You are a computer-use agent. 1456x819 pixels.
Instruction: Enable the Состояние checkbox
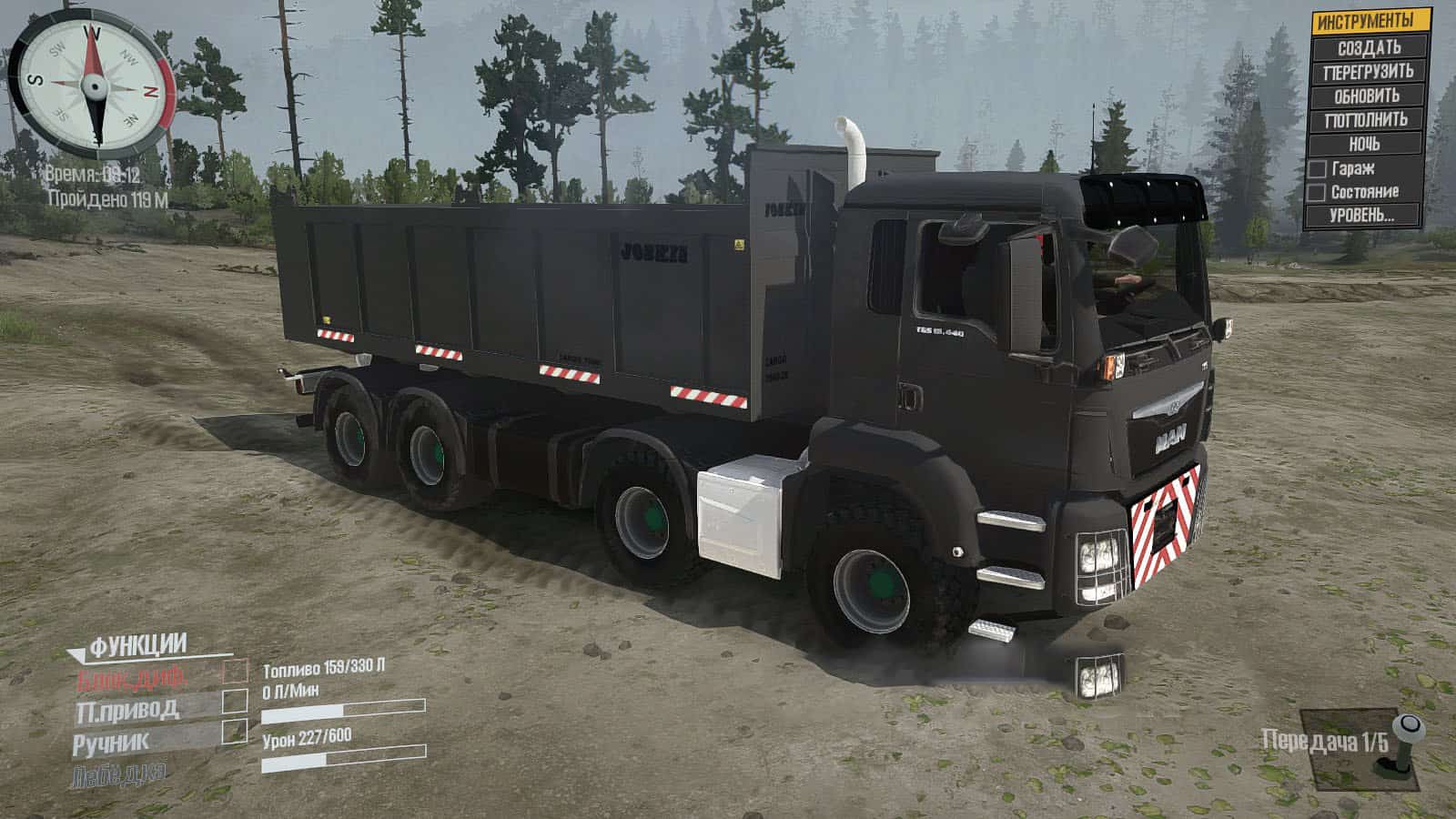[1317, 192]
